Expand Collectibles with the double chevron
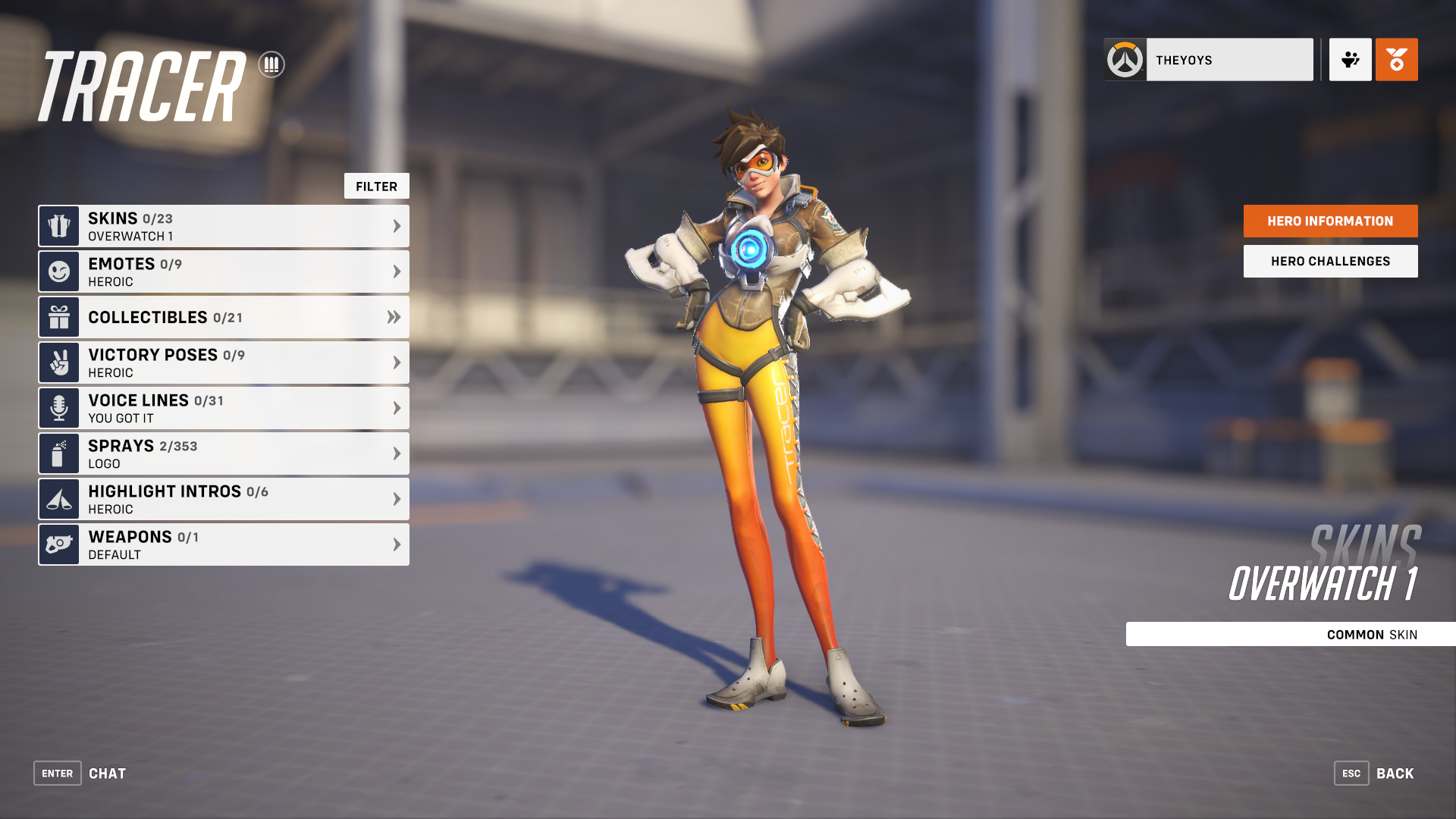Viewport: 1456px width, 819px height. tap(395, 317)
